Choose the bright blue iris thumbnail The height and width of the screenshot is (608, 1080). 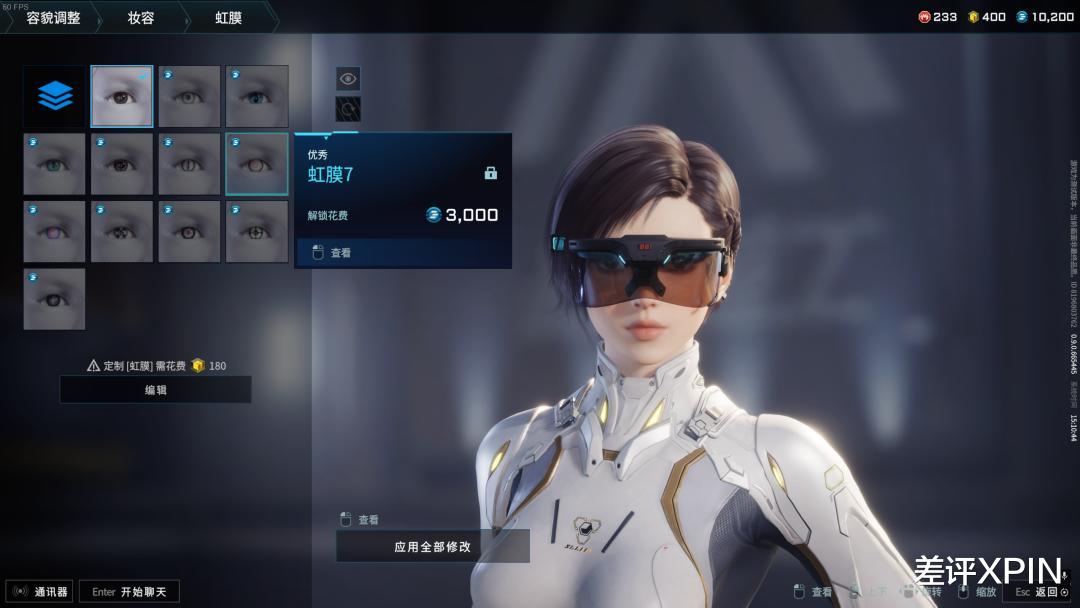pos(257,97)
